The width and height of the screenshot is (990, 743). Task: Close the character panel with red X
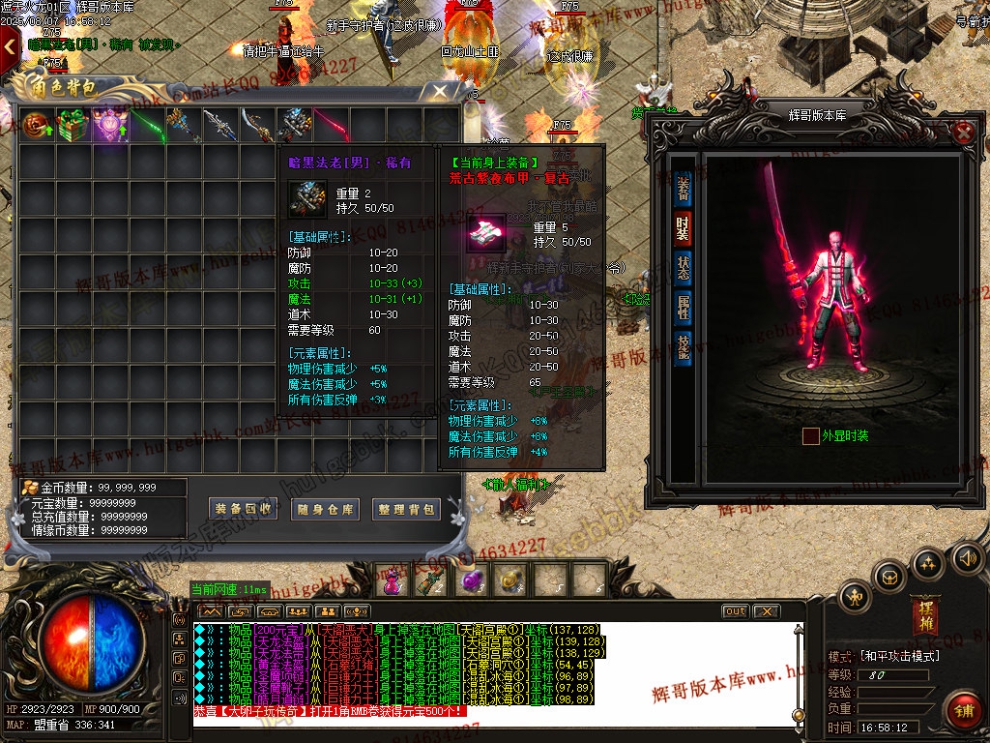click(x=963, y=133)
